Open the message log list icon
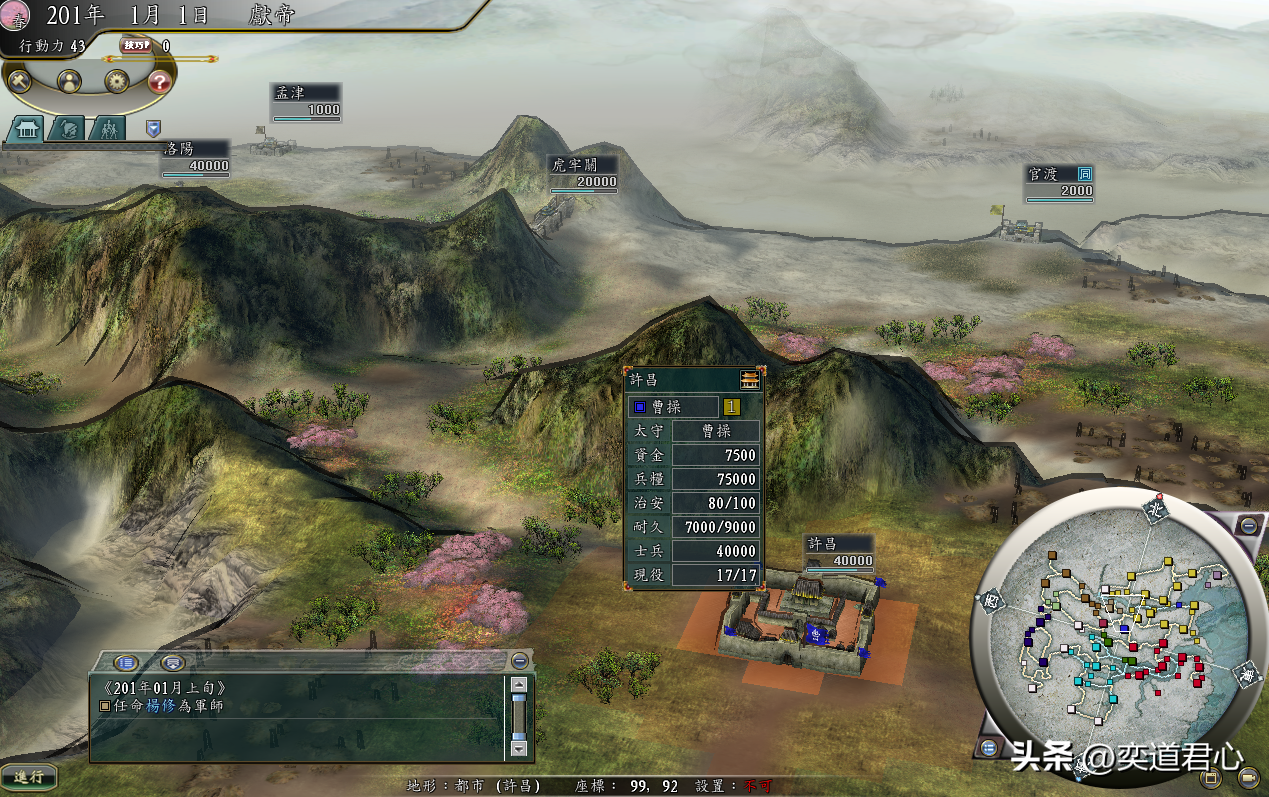Image resolution: width=1269 pixels, height=797 pixels. [126, 662]
